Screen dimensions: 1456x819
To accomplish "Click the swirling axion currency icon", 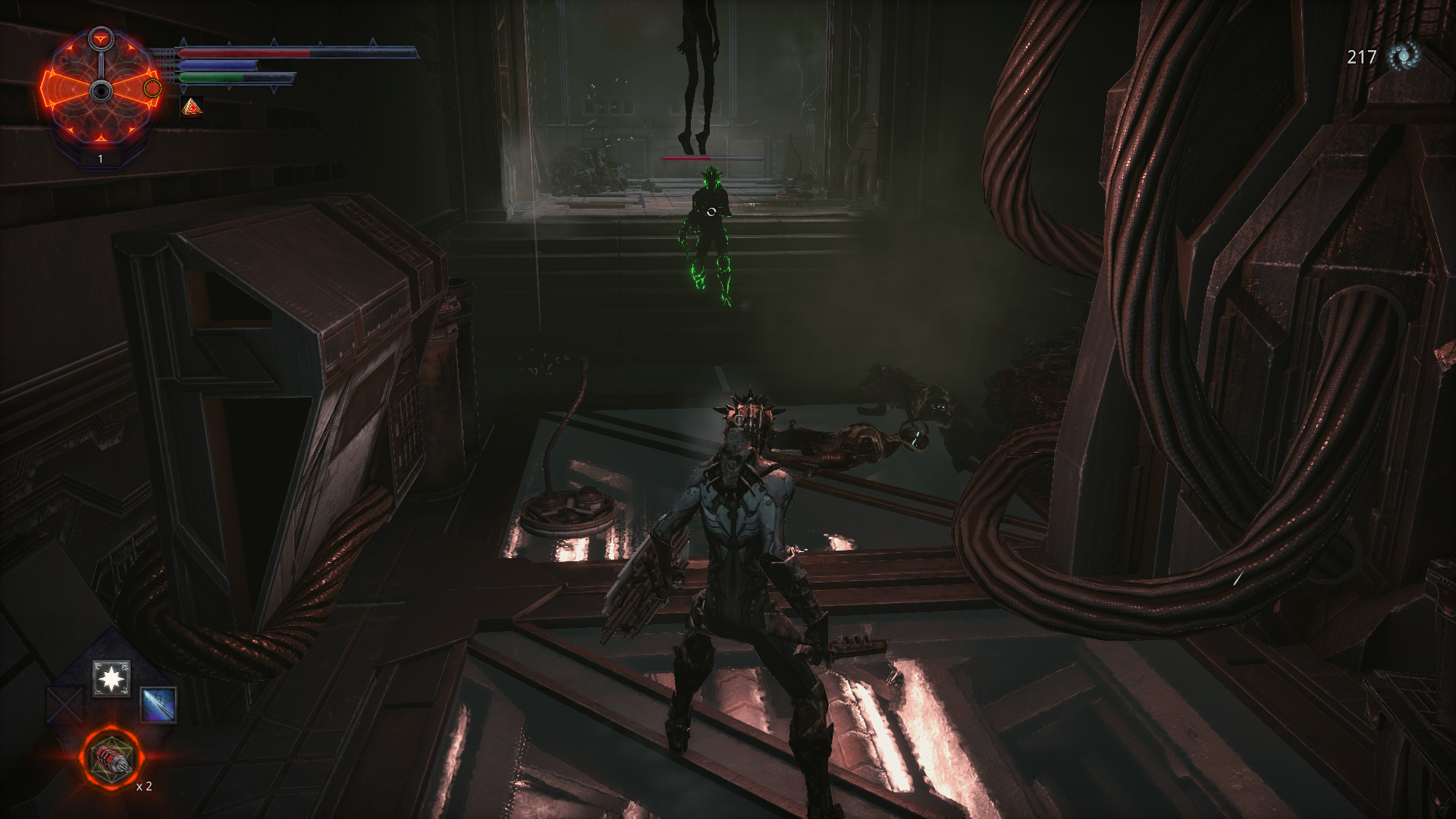I will [1403, 57].
